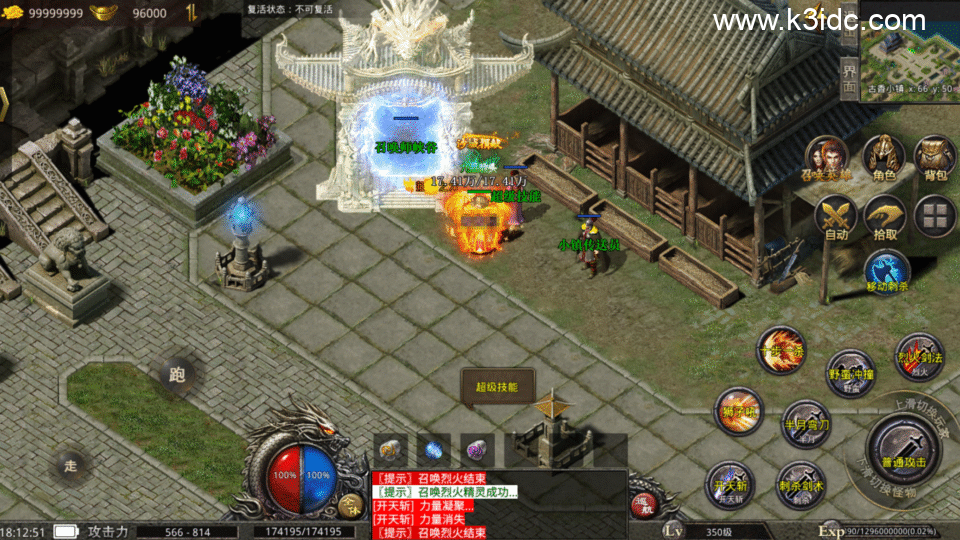Tap the 拾取 pickup button
This screenshot has width=960, height=540.
pyautogui.click(x=884, y=217)
